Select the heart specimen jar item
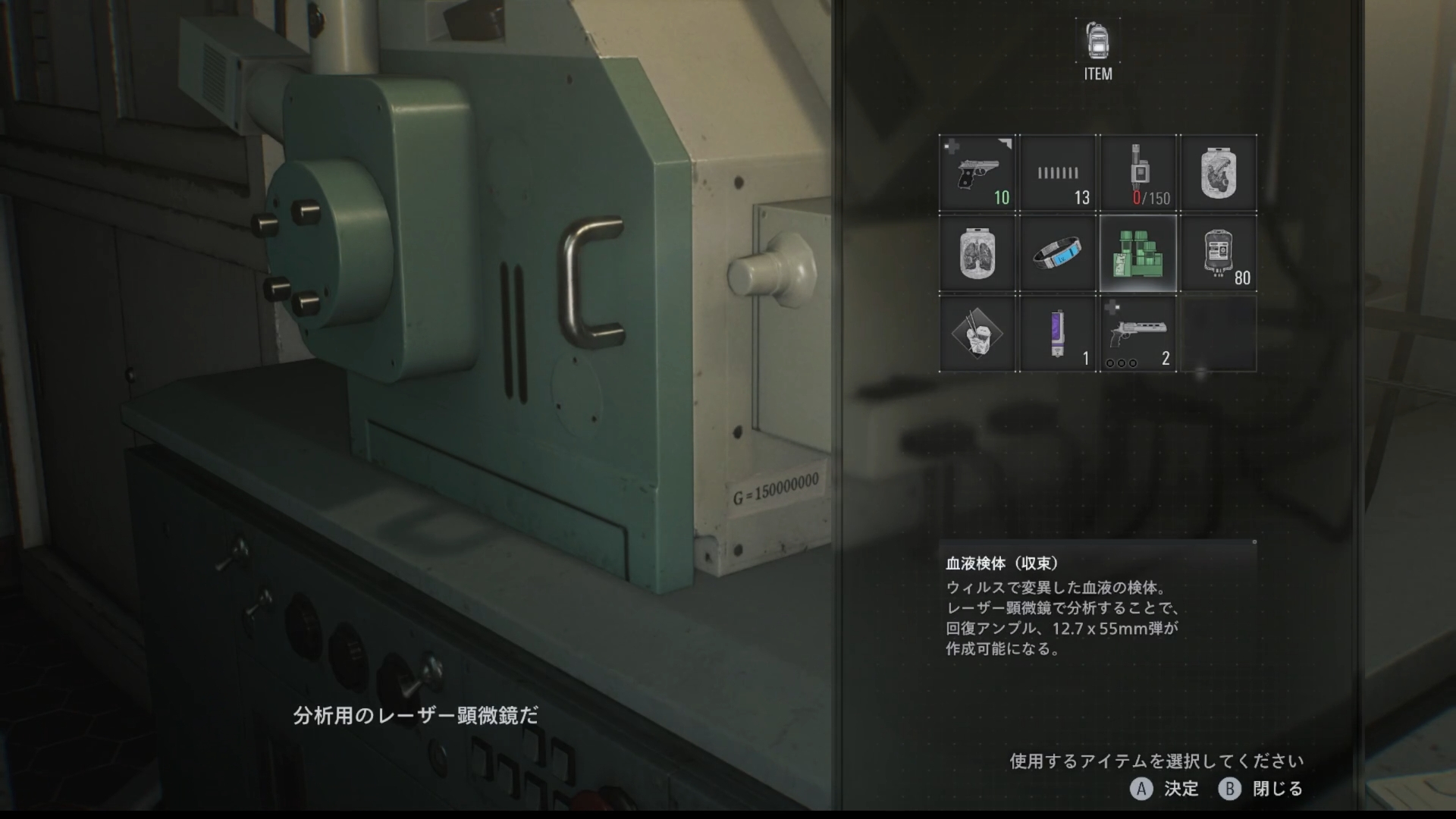Image resolution: width=1456 pixels, height=819 pixels. 1219,173
